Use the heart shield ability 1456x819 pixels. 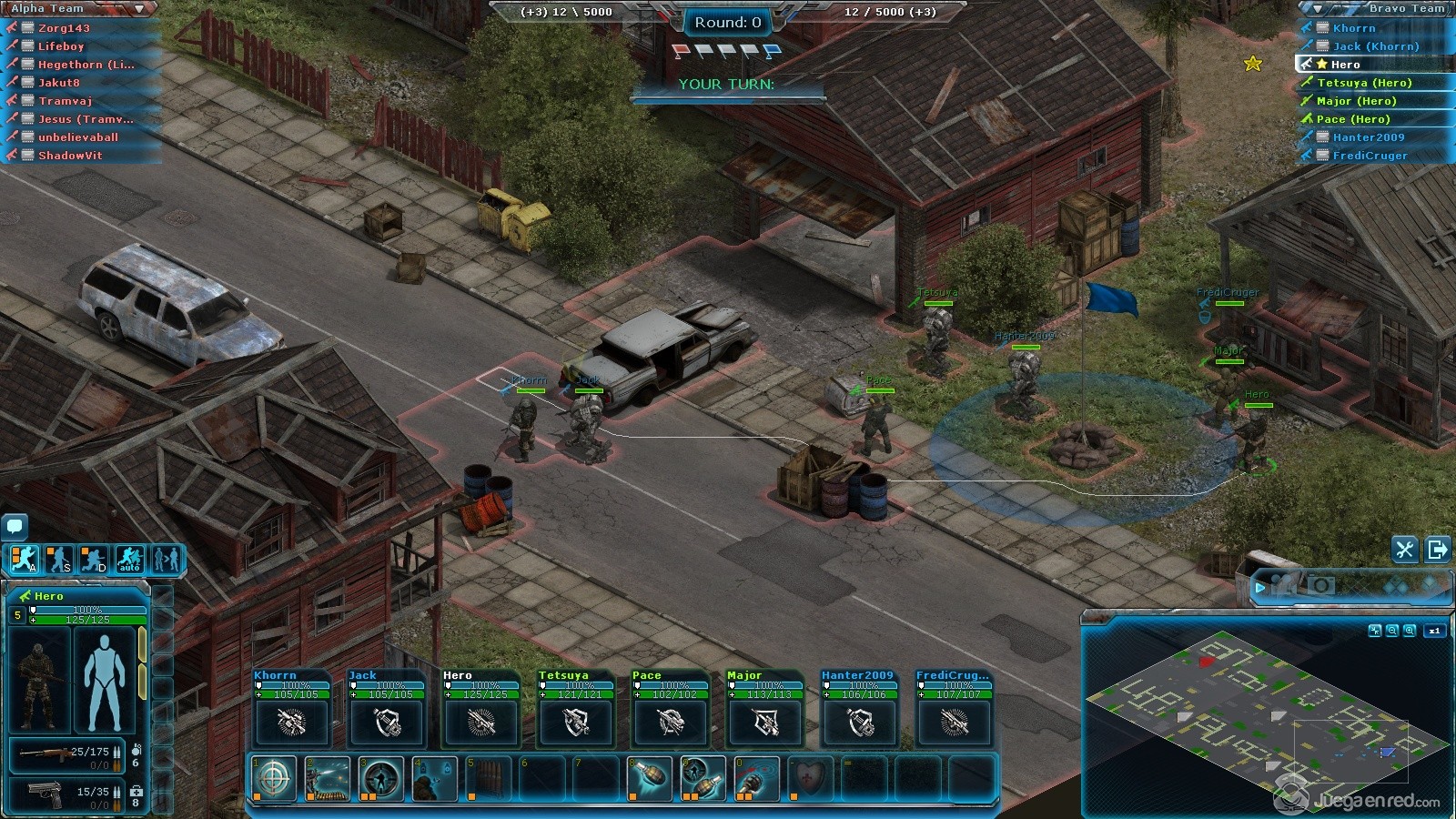(x=810, y=779)
